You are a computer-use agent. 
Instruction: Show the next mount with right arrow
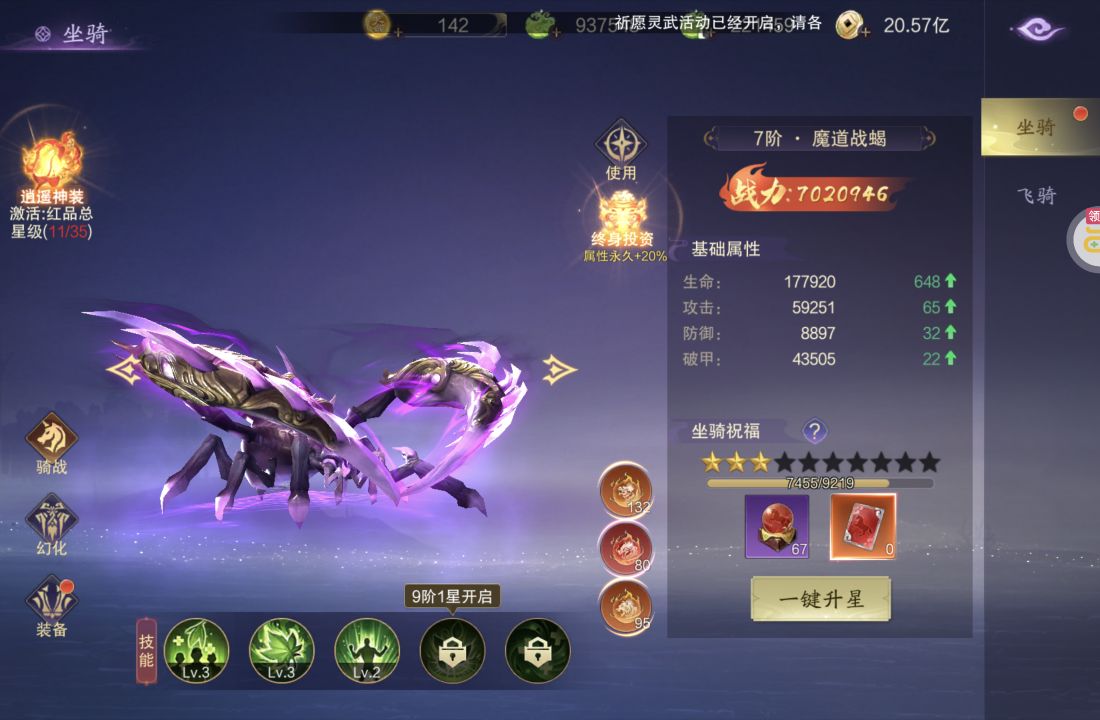tap(559, 370)
